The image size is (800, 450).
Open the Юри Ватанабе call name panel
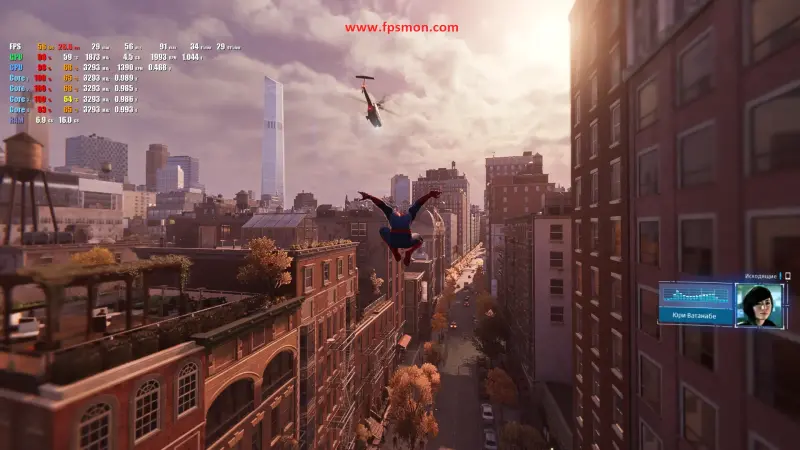tap(696, 315)
